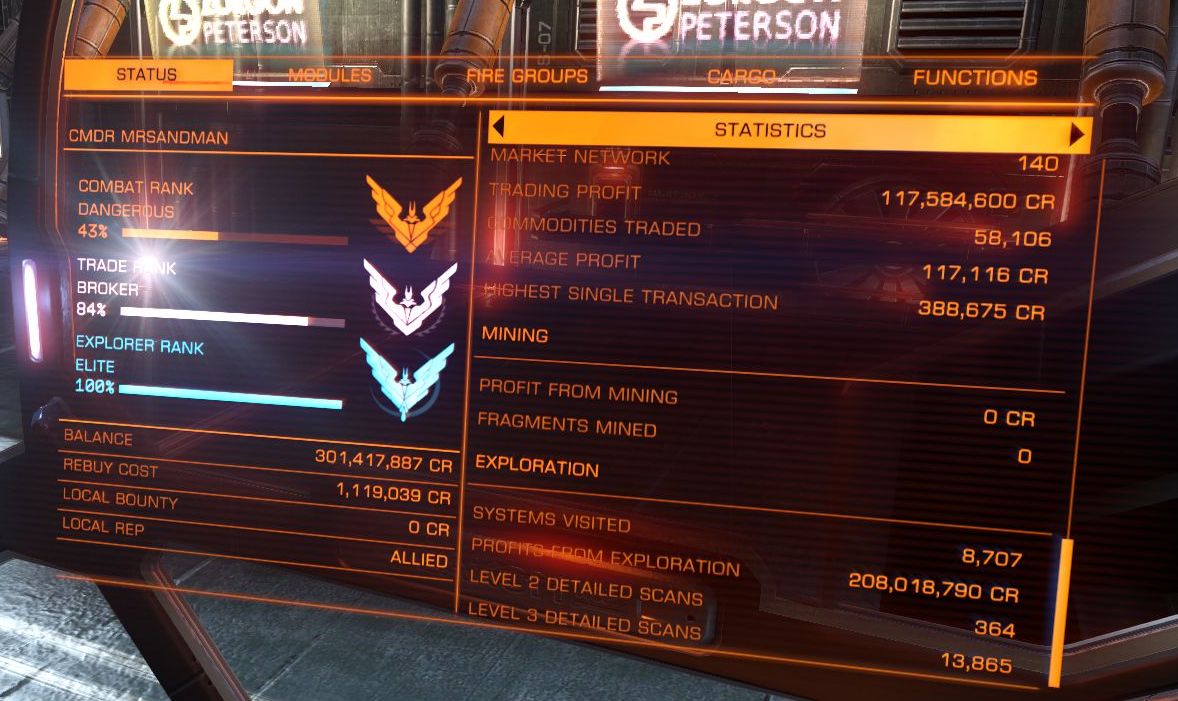Viewport: 1178px width, 701px height.
Task: Click the right arrow beside Statistics
Action: (x=1077, y=134)
